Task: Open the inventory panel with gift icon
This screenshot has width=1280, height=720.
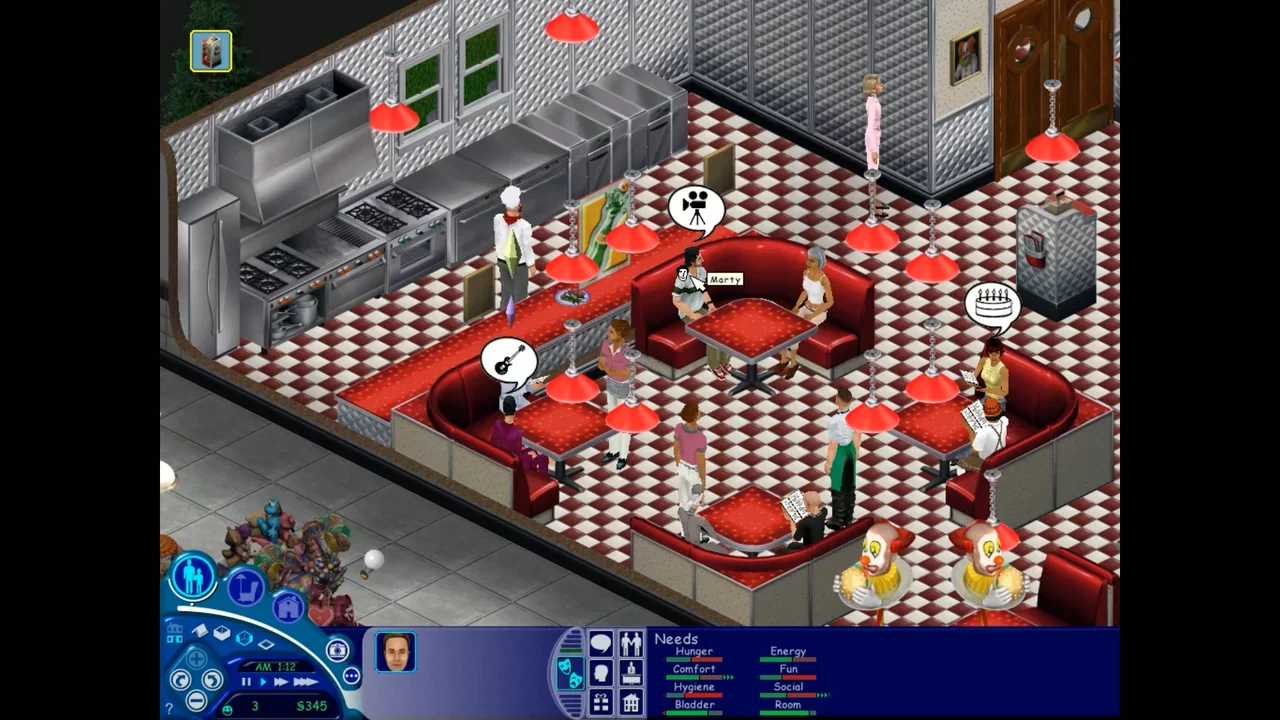Action: (x=601, y=702)
